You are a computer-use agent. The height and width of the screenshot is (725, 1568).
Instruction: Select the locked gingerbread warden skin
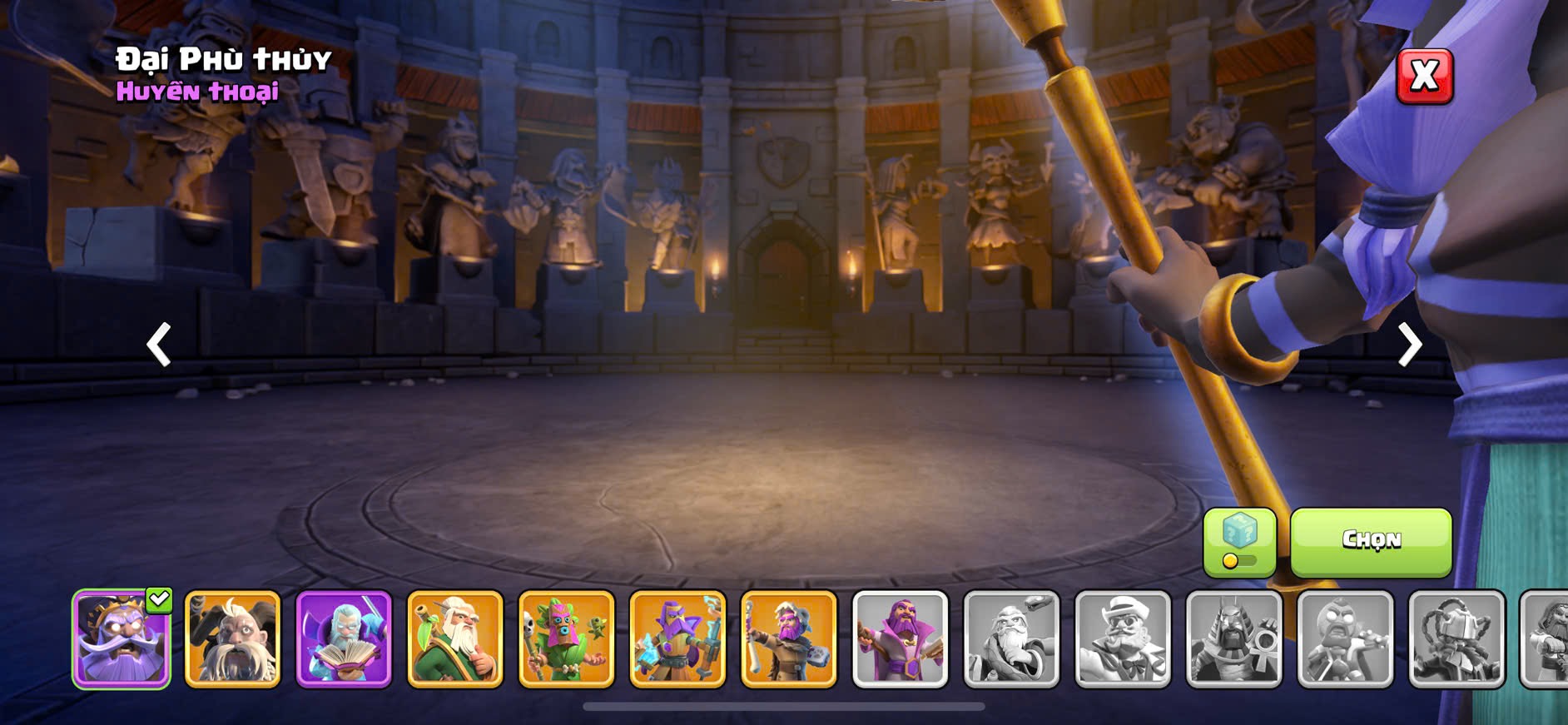tap(1346, 639)
